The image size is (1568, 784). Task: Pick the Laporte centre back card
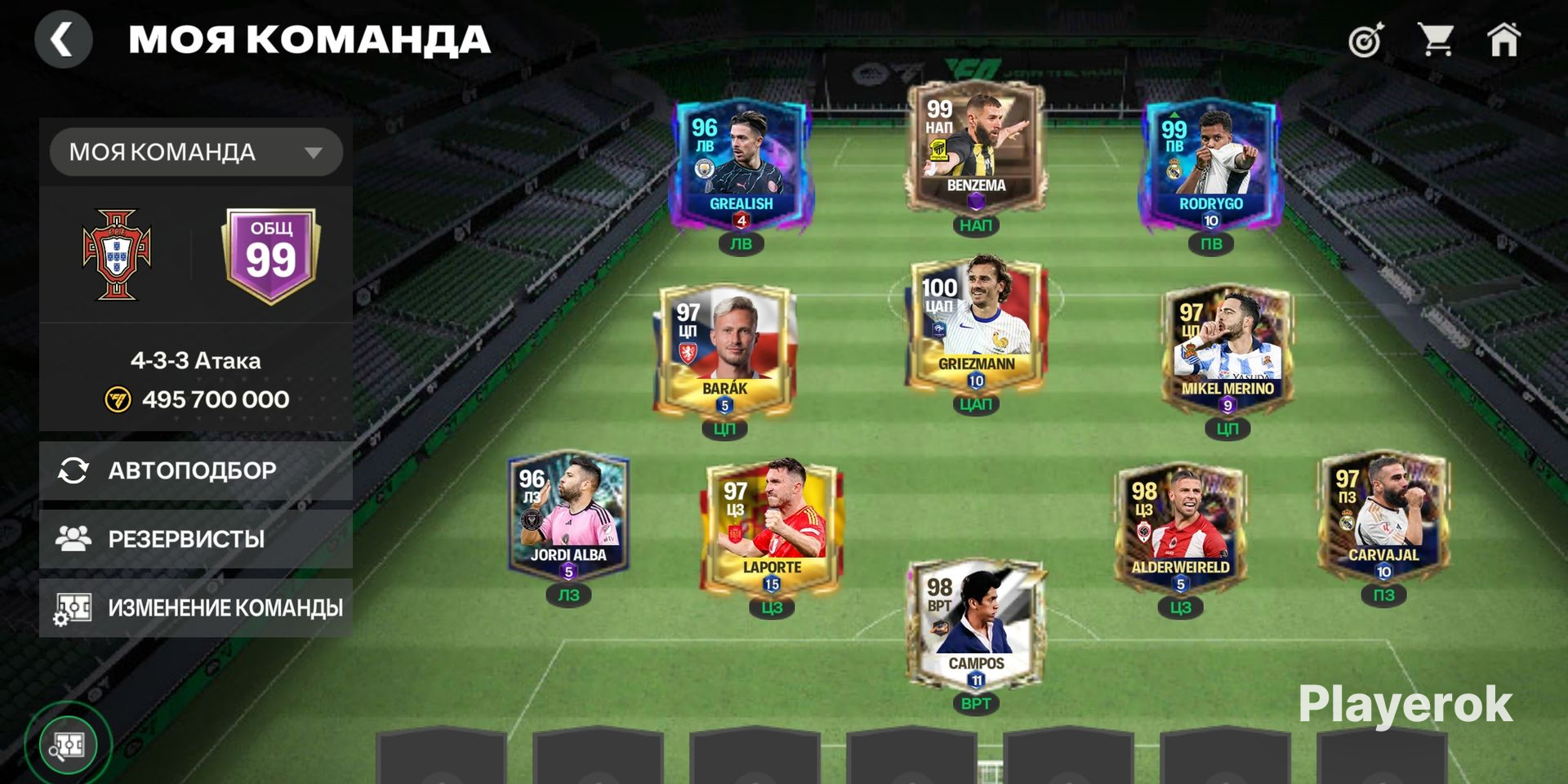[x=772, y=525]
